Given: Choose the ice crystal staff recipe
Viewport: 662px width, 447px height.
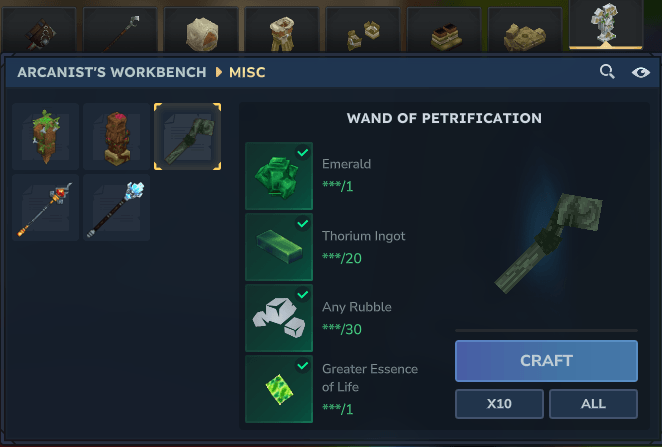Looking at the screenshot, I should click(117, 208).
